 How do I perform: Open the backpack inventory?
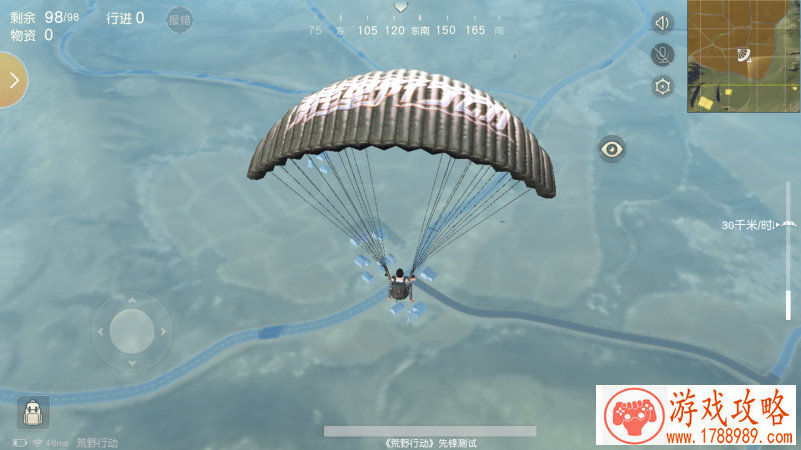[33, 412]
